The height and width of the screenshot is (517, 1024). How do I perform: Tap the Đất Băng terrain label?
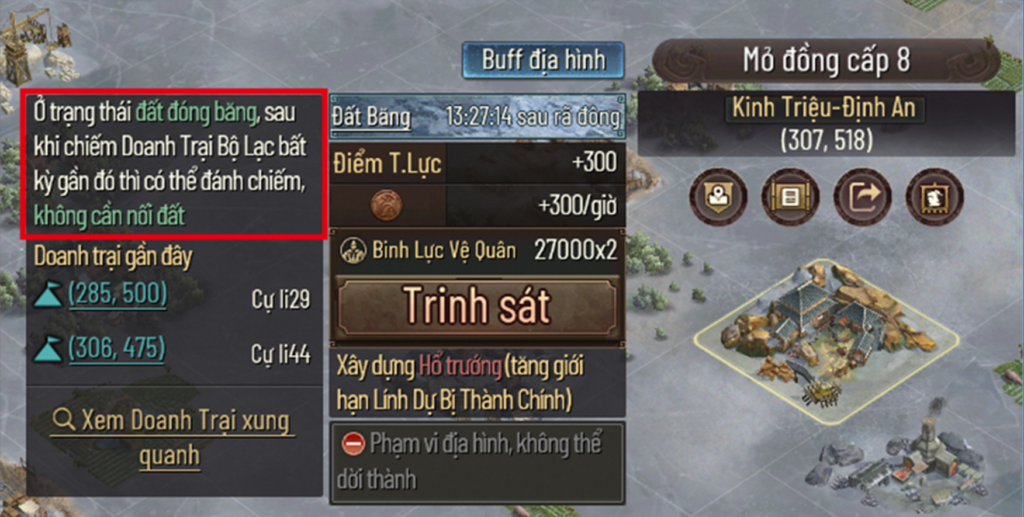point(371,117)
